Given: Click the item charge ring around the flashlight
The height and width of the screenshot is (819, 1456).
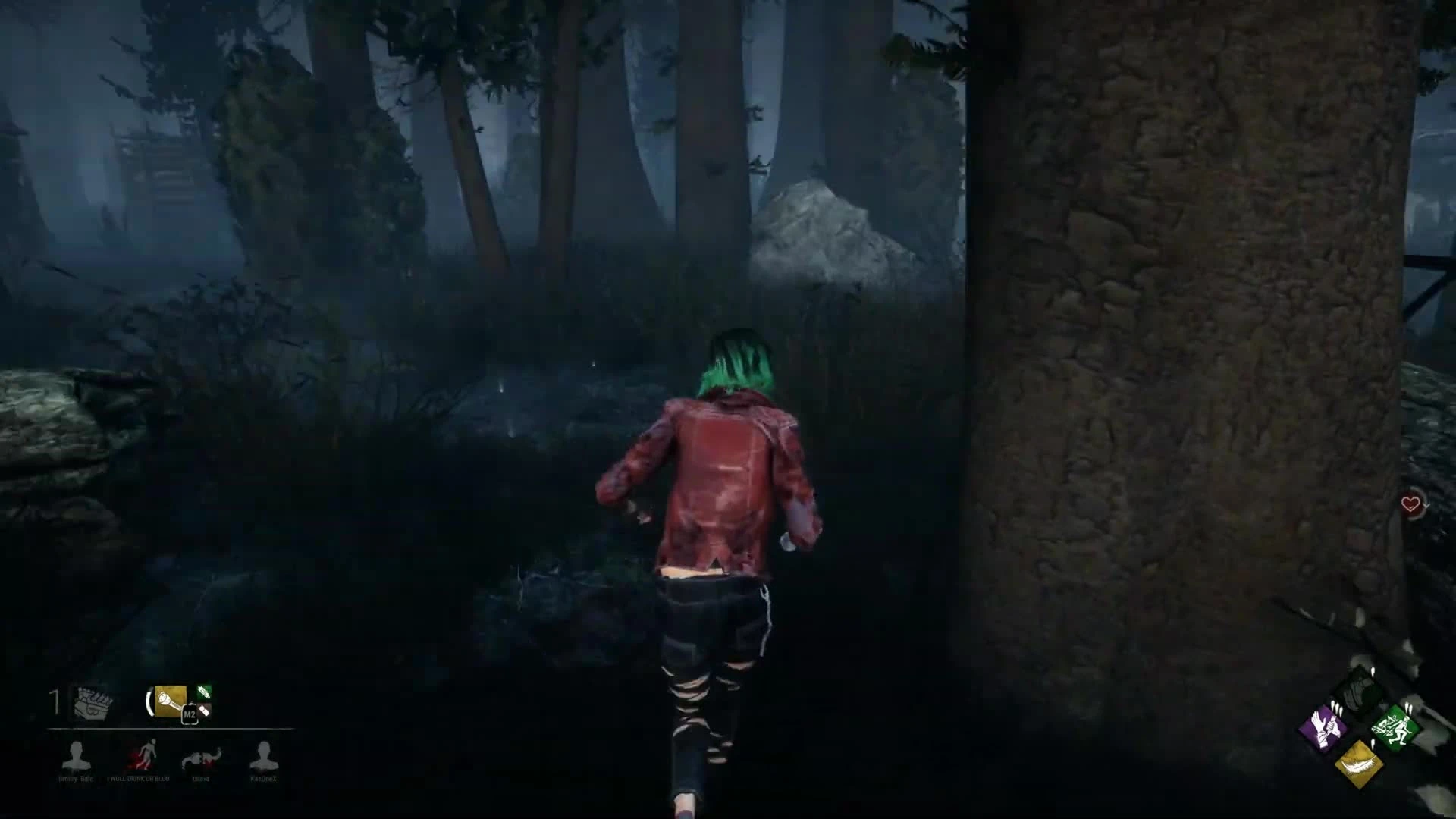Looking at the screenshot, I should coord(150,703).
